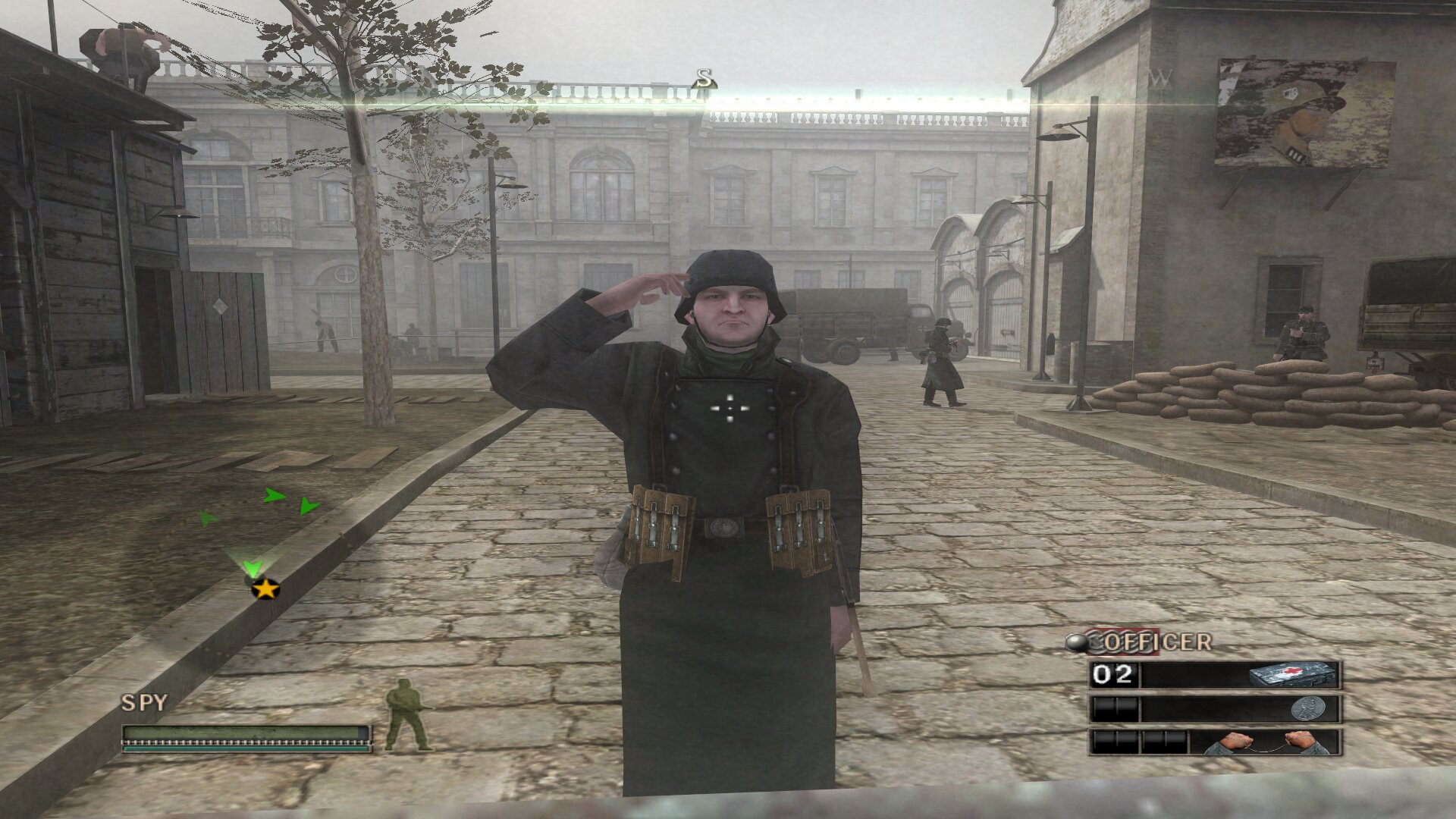Screen dimensions: 1456x819
Task: Select the medkit inventory slot
Action: point(1215,675)
